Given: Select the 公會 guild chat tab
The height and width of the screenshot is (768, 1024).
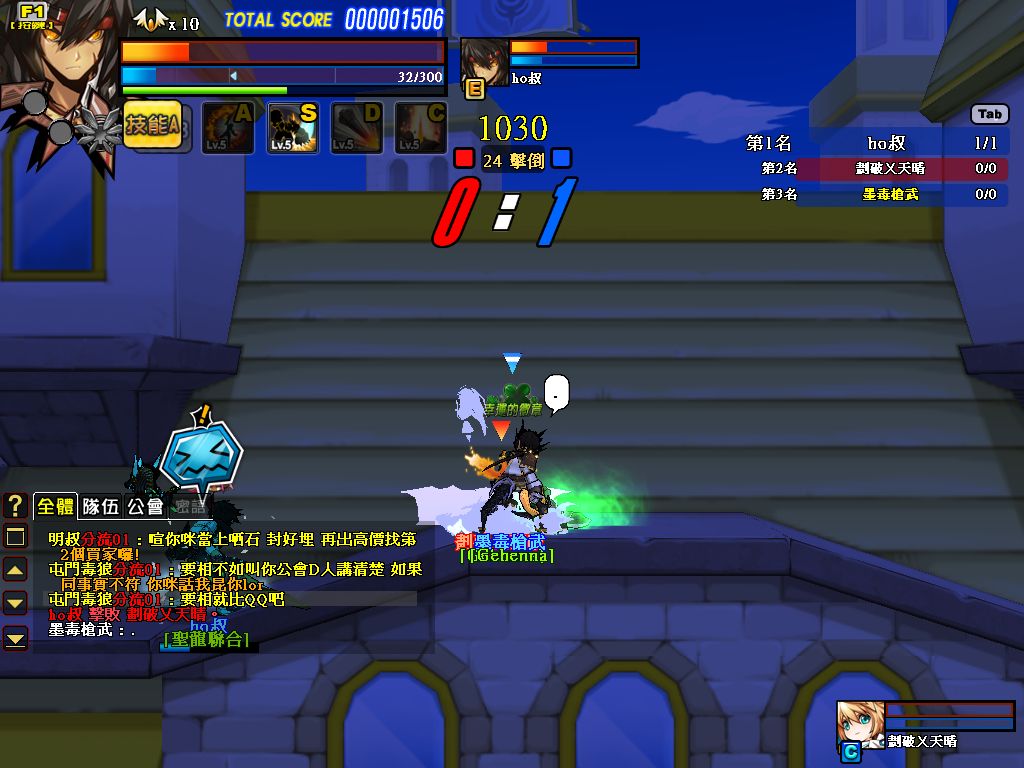Looking at the screenshot, I should click(x=145, y=506).
